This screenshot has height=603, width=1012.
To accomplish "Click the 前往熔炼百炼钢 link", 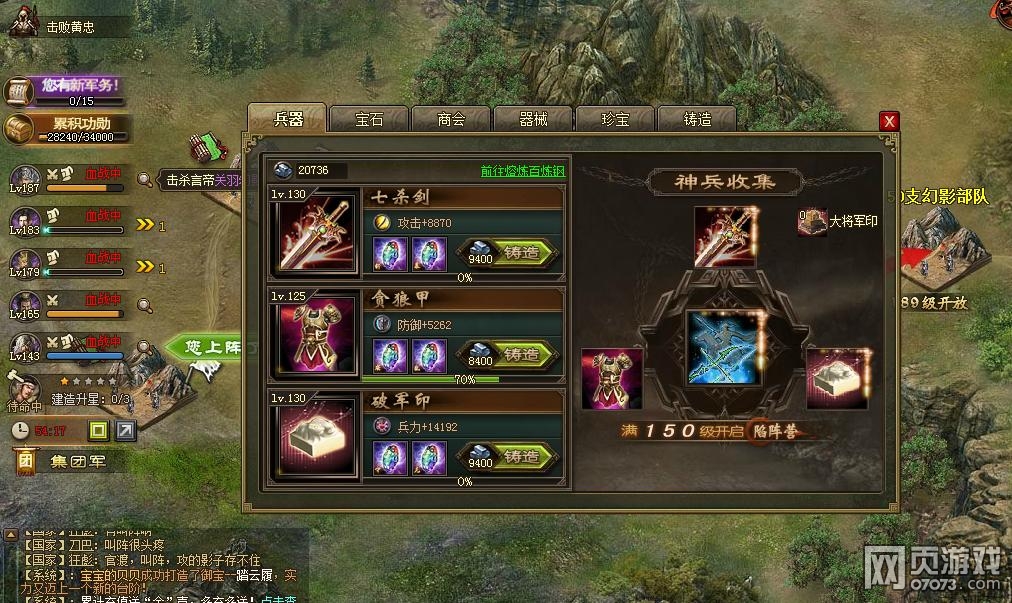I will 523,171.
